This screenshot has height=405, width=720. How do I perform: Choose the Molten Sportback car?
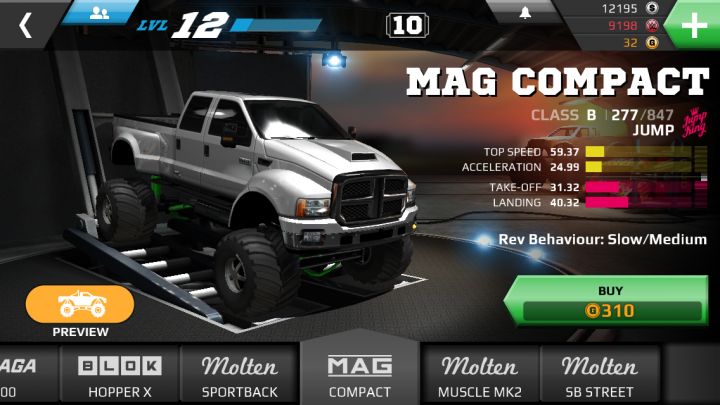pyautogui.click(x=240, y=376)
